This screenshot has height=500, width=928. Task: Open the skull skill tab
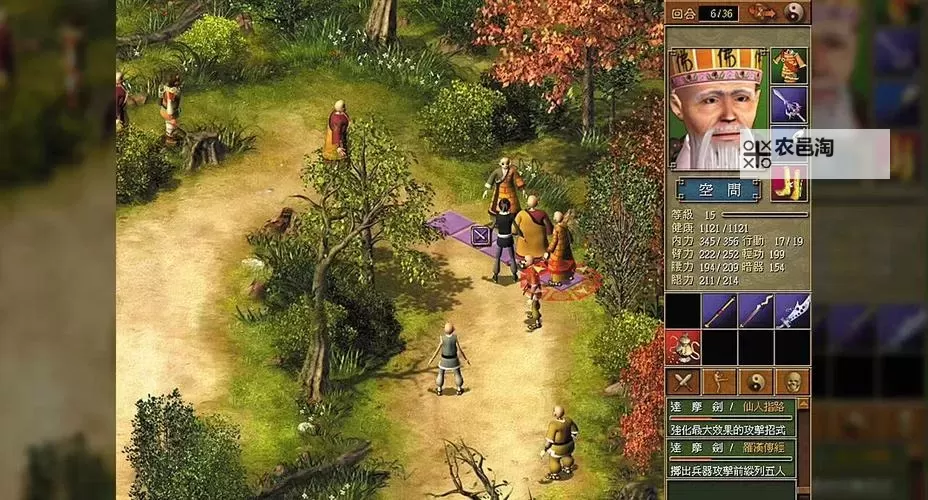click(792, 381)
